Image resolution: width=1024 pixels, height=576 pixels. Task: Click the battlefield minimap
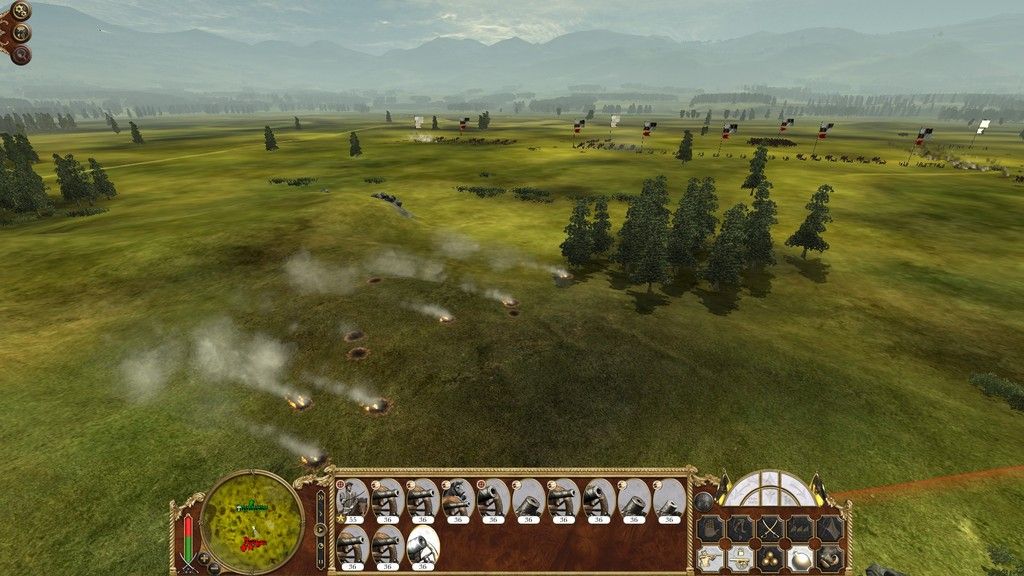pyautogui.click(x=252, y=522)
